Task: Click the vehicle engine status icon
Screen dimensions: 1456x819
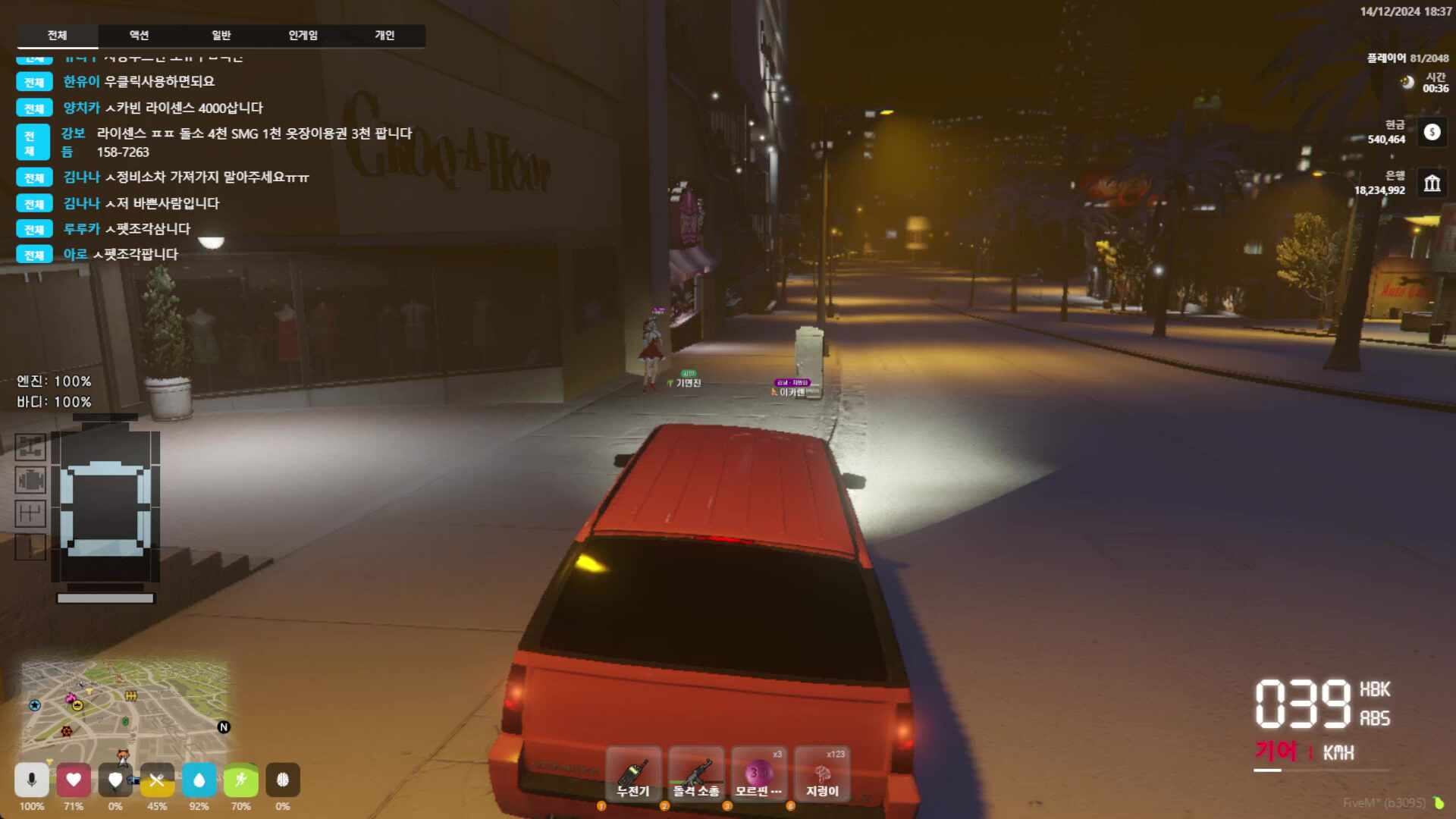Action: (x=30, y=480)
